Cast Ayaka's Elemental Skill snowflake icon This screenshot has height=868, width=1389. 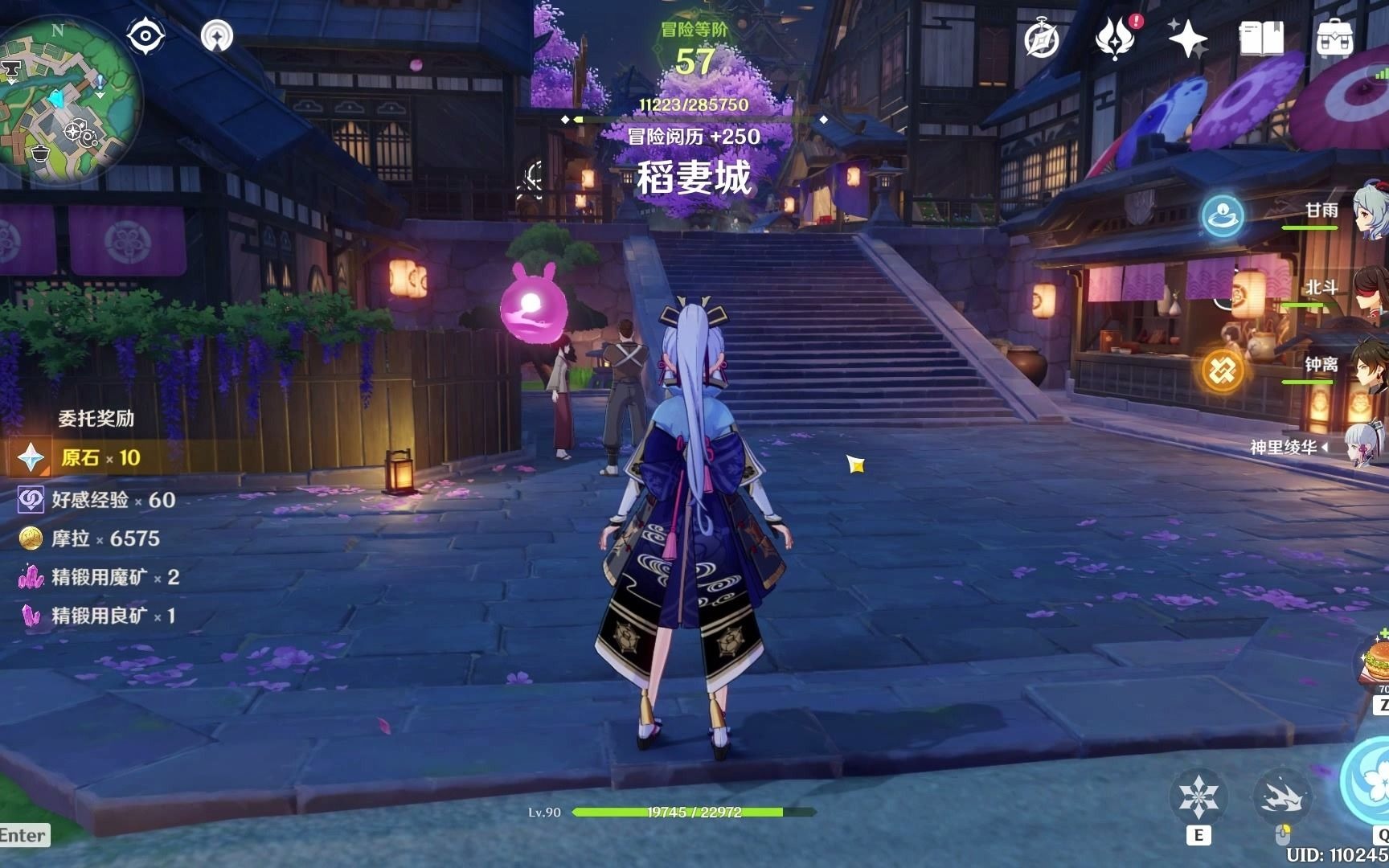click(x=1199, y=794)
